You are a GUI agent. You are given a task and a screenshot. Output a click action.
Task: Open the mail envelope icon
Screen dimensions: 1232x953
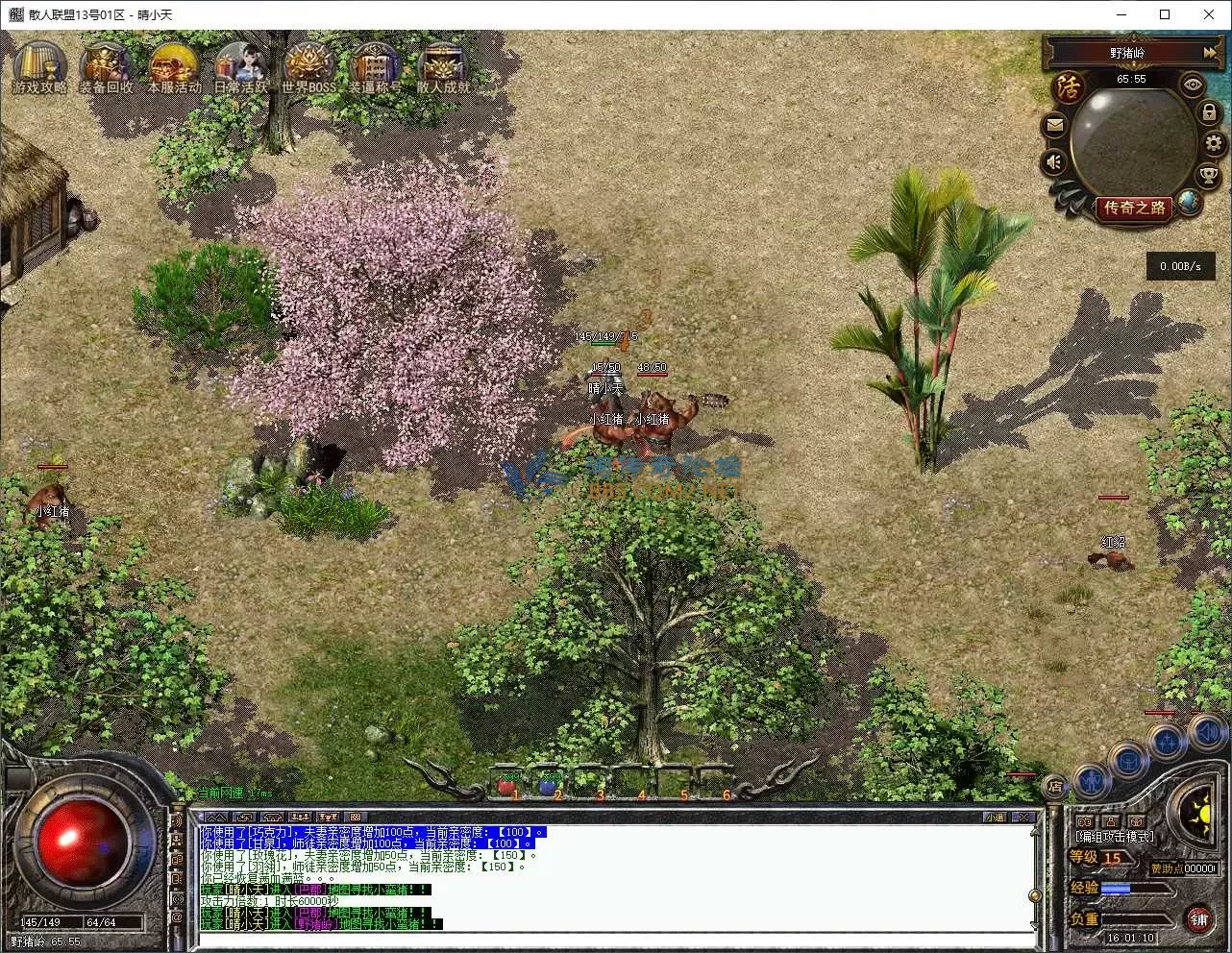[x=1055, y=125]
